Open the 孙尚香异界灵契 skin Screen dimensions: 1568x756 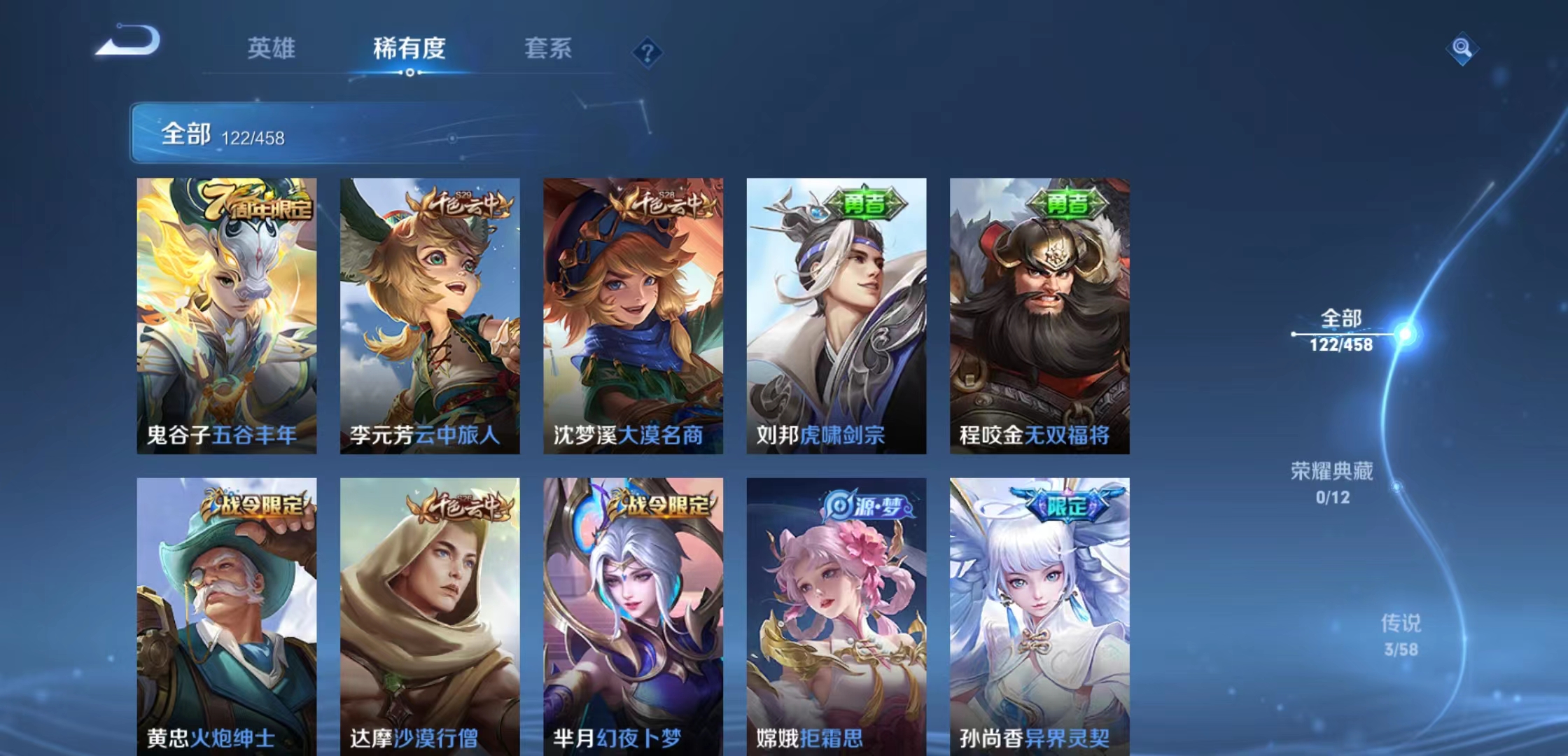point(1037,609)
